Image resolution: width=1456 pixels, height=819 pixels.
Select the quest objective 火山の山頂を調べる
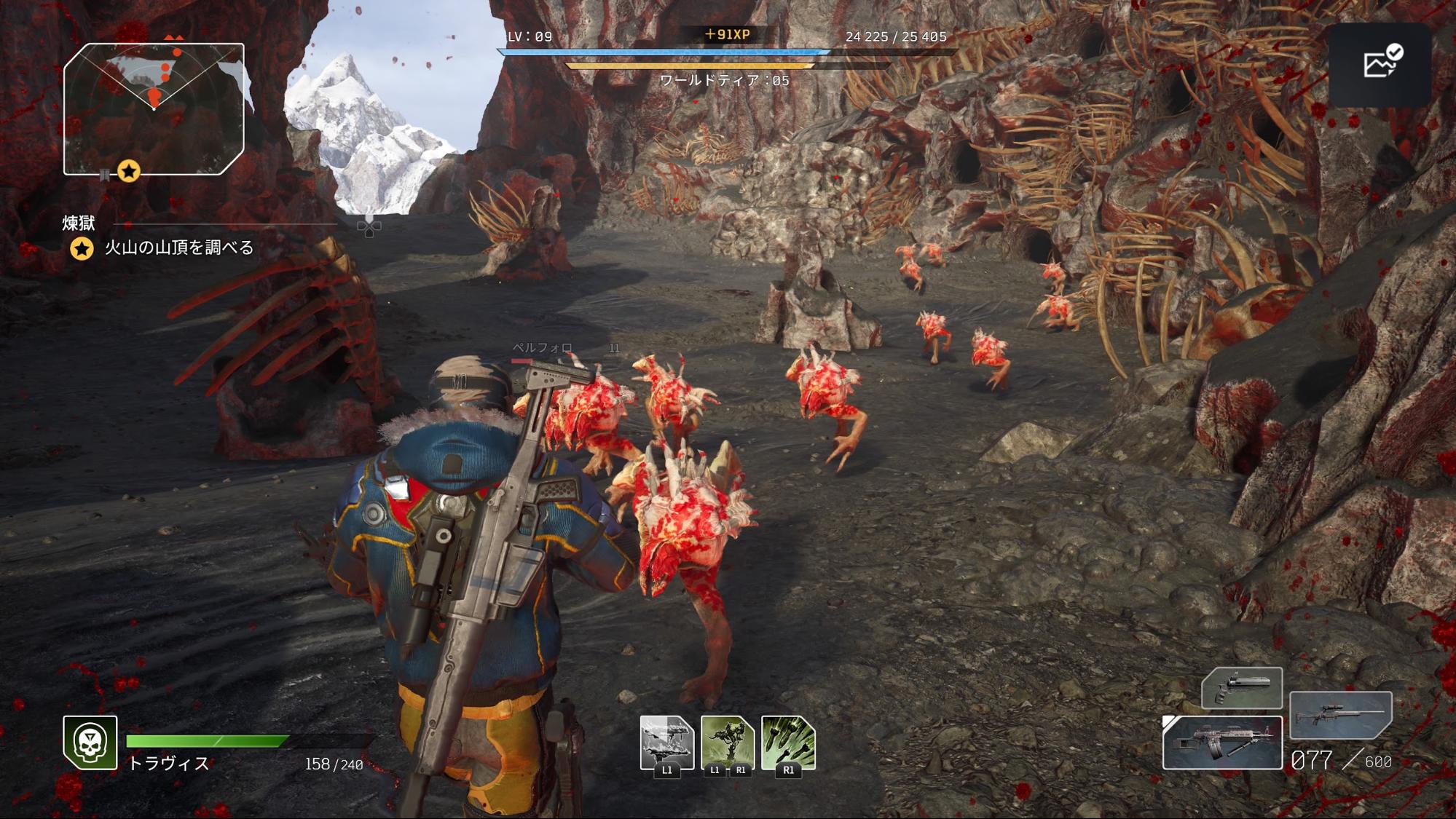(178, 248)
